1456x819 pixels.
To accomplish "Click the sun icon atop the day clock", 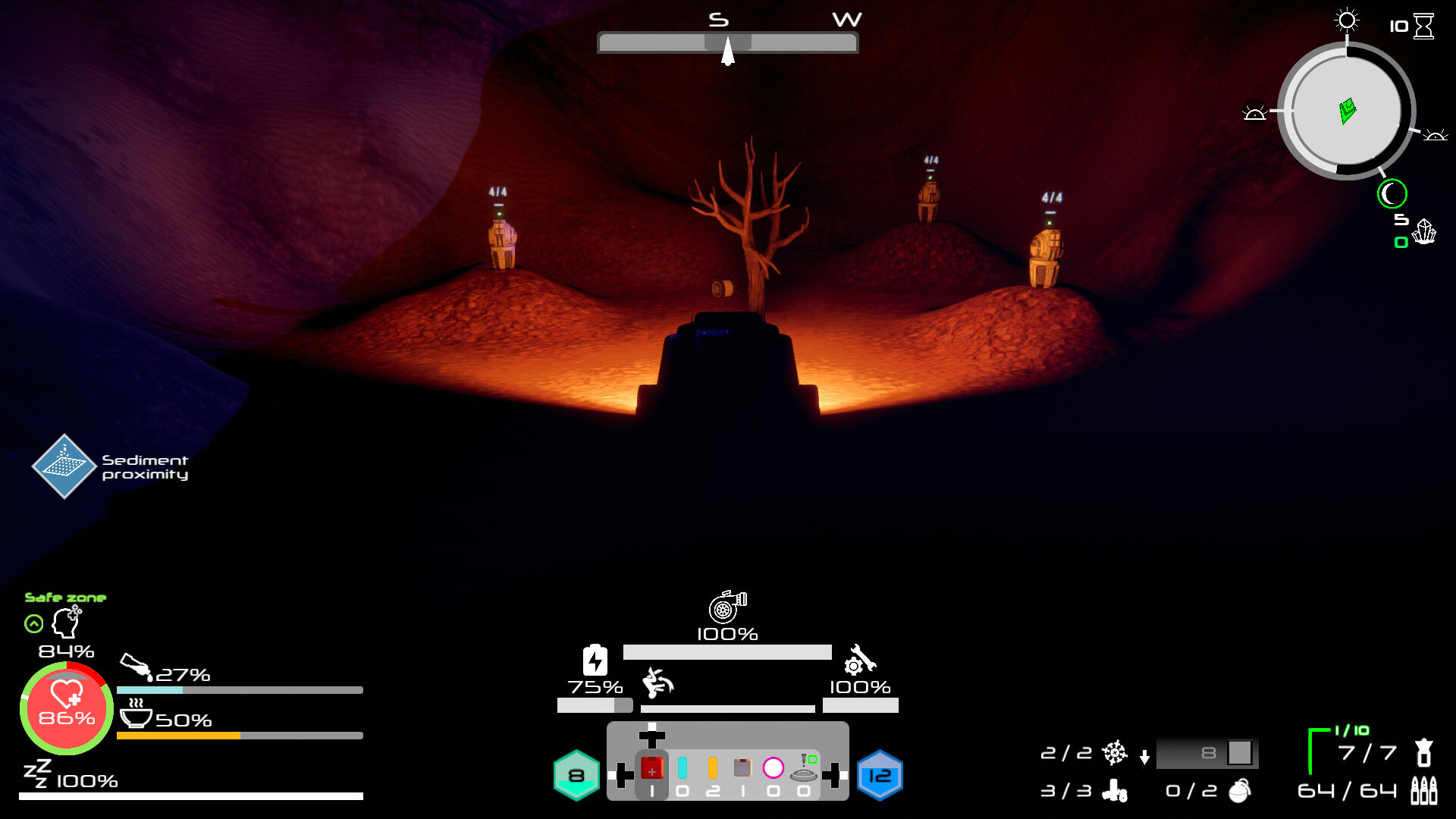I will (1345, 20).
